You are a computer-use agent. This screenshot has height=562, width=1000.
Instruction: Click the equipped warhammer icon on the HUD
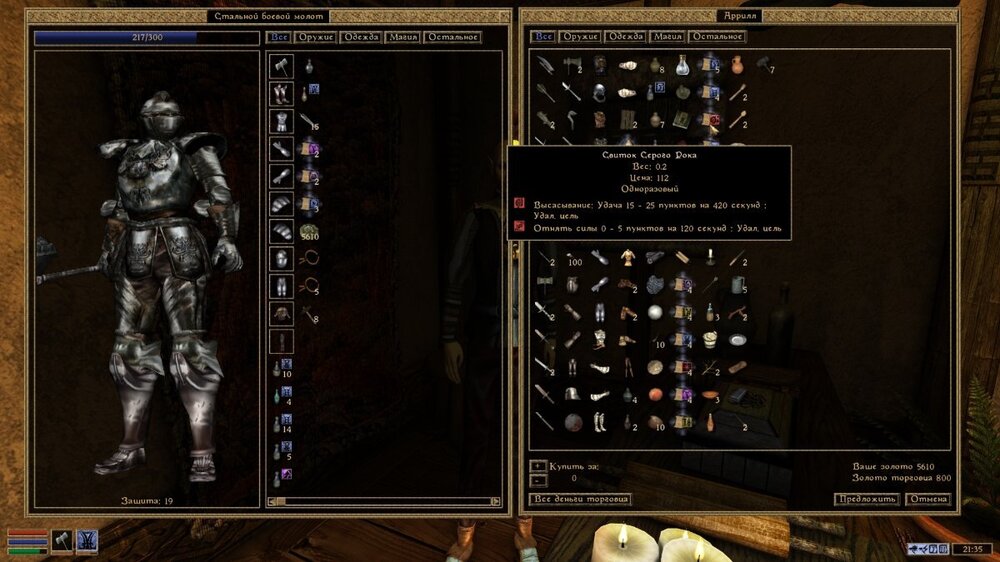[x=62, y=539]
